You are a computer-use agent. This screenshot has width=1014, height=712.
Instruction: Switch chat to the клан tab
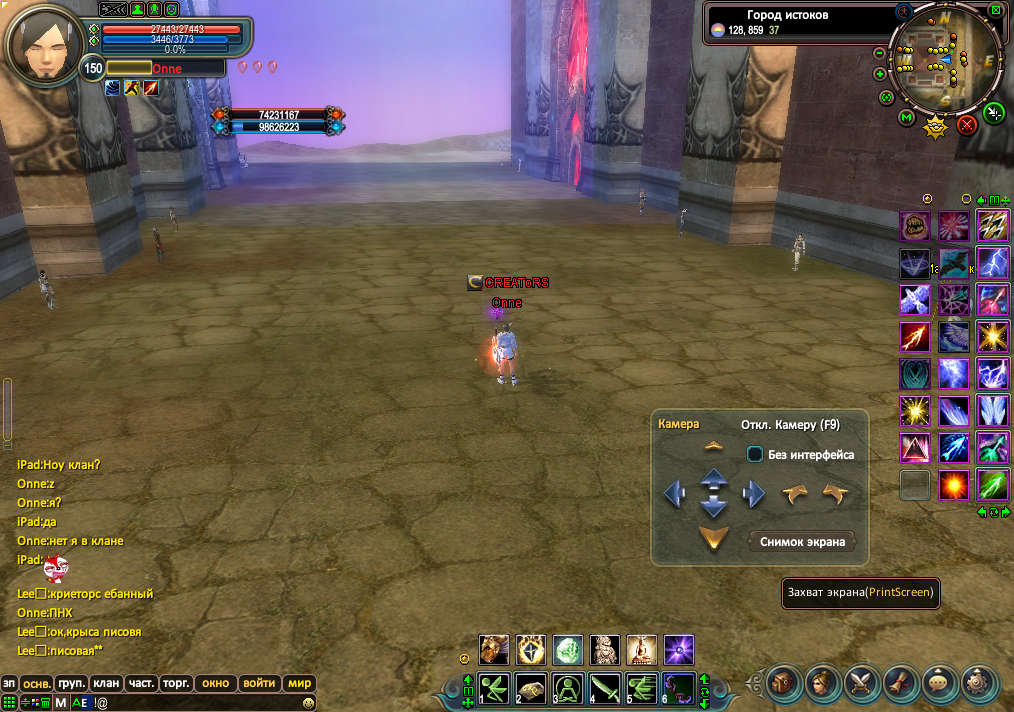coord(106,684)
